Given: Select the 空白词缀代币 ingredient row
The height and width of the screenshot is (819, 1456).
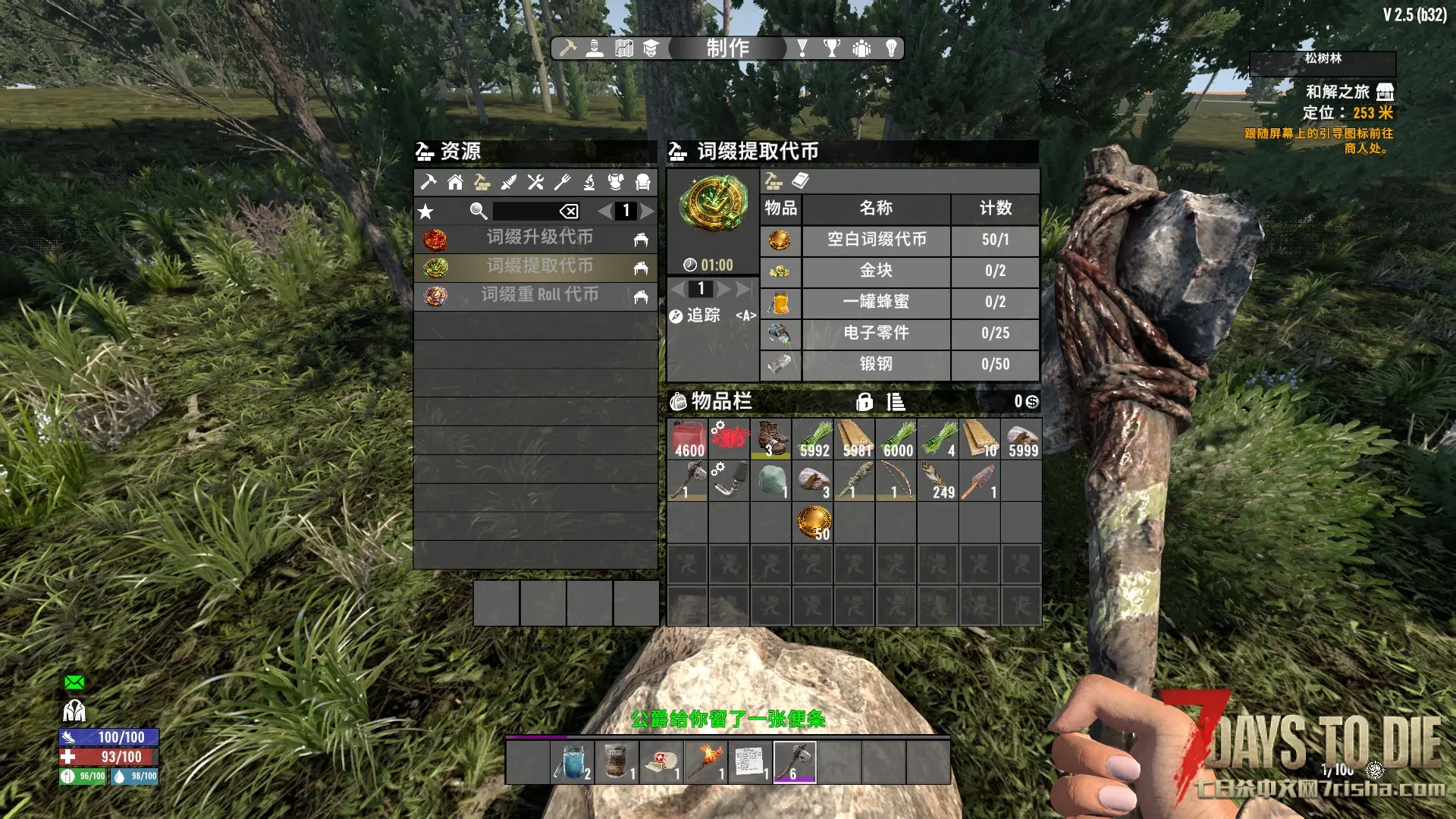Looking at the screenshot, I should [x=876, y=240].
